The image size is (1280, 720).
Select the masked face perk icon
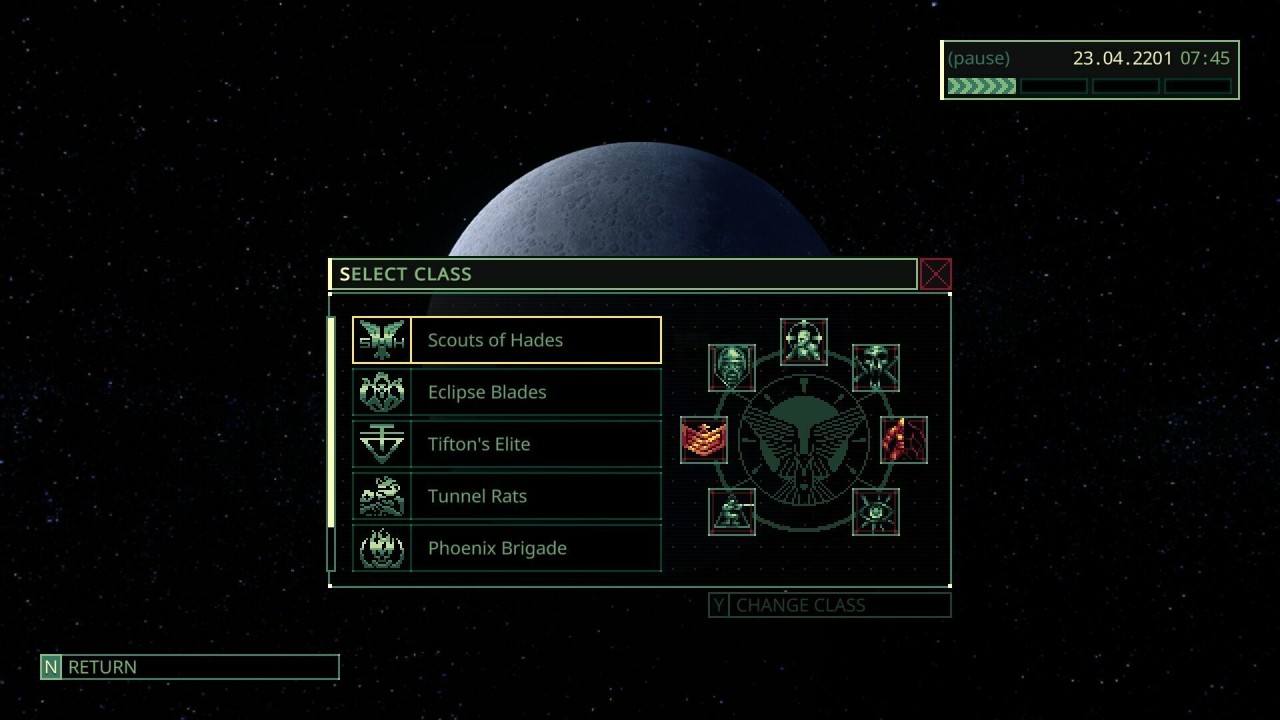[732, 367]
